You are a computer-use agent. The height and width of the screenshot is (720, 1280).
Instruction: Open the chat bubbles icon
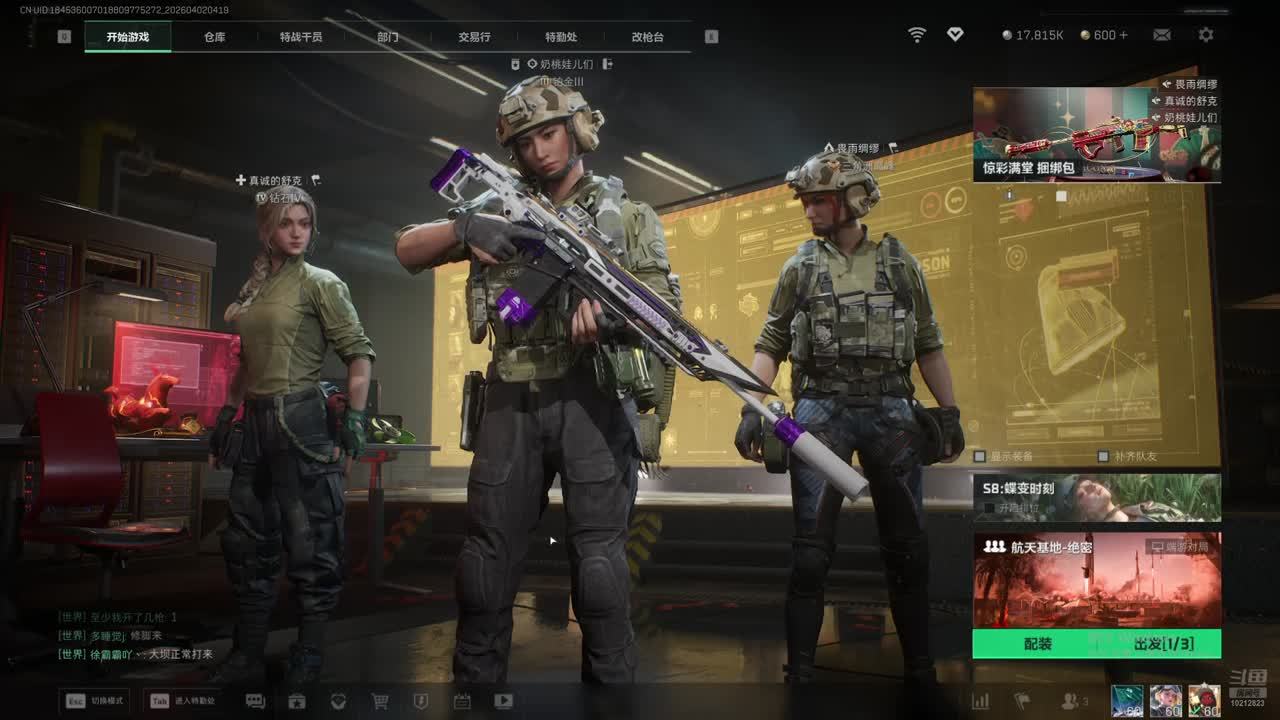pyautogui.click(x=255, y=701)
